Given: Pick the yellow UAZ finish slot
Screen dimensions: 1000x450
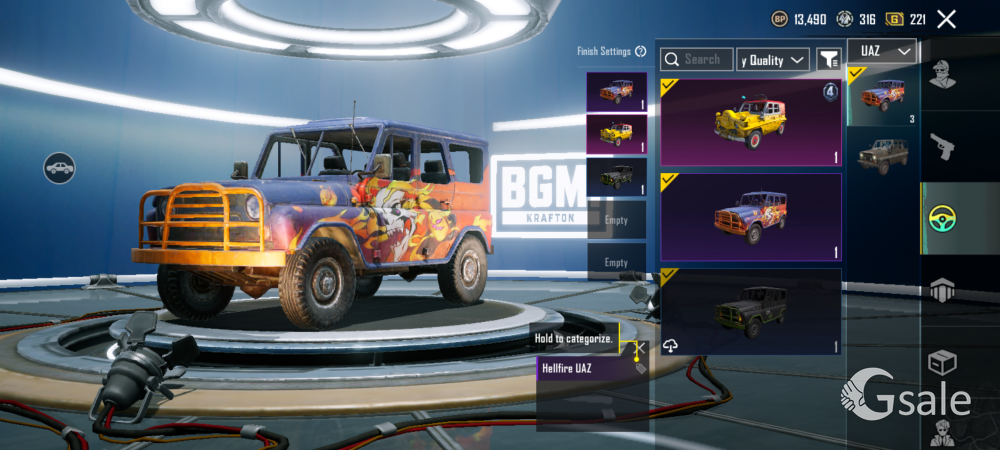Looking at the screenshot, I should 616,133.
